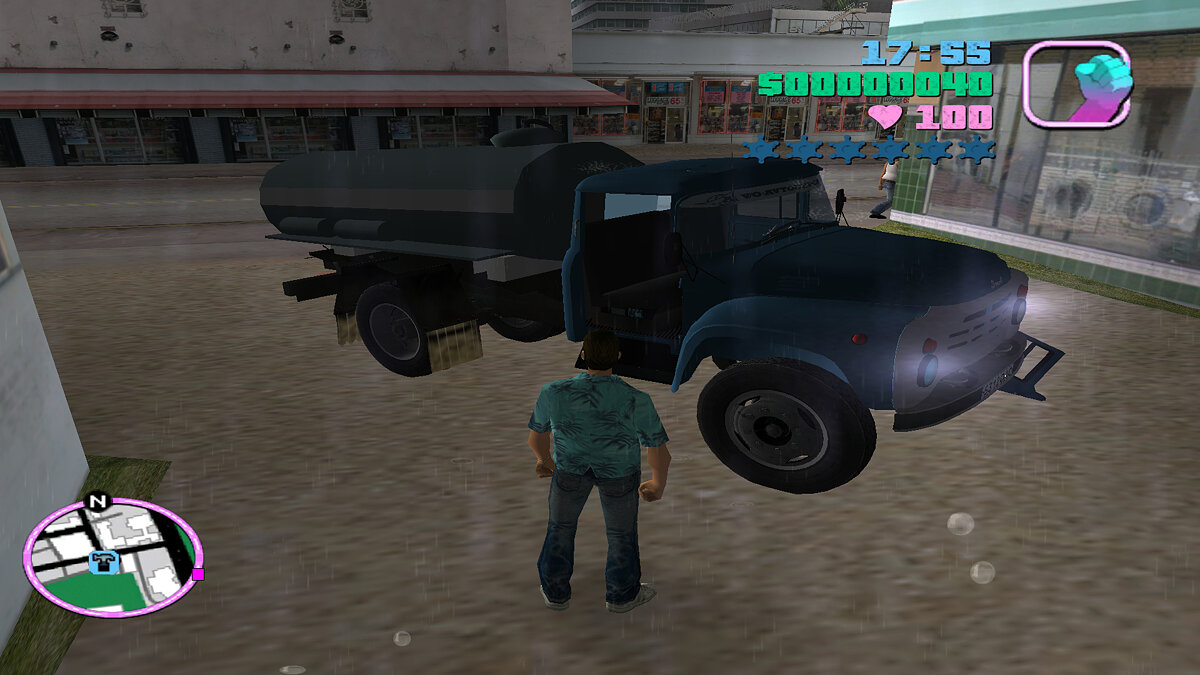
Task: Click the north indicator on the radar
Action: tap(97, 501)
